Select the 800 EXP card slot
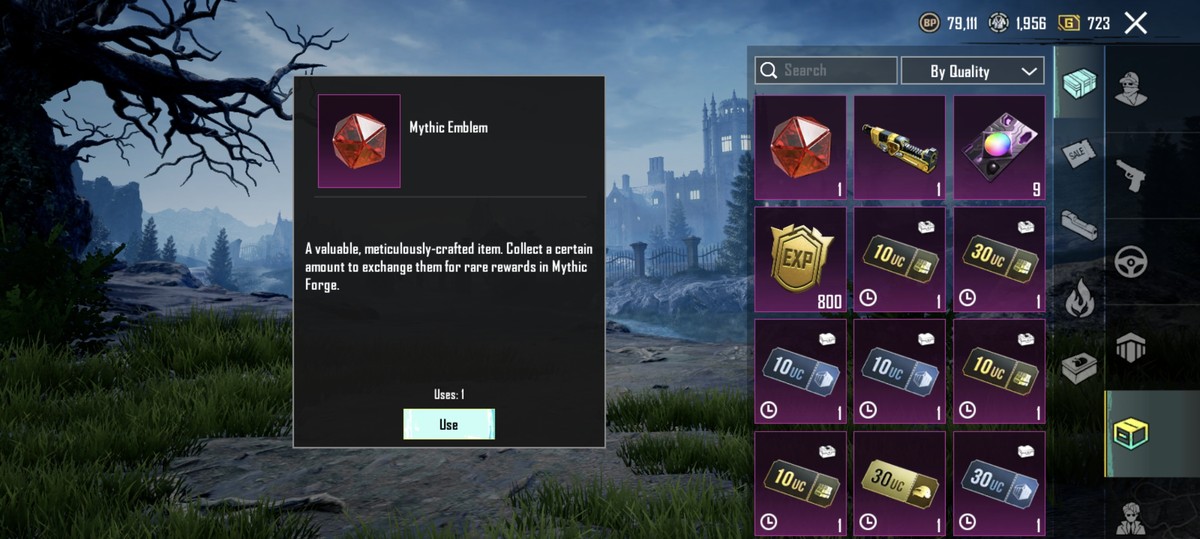Screen dimensions: 1200x539 [800, 259]
